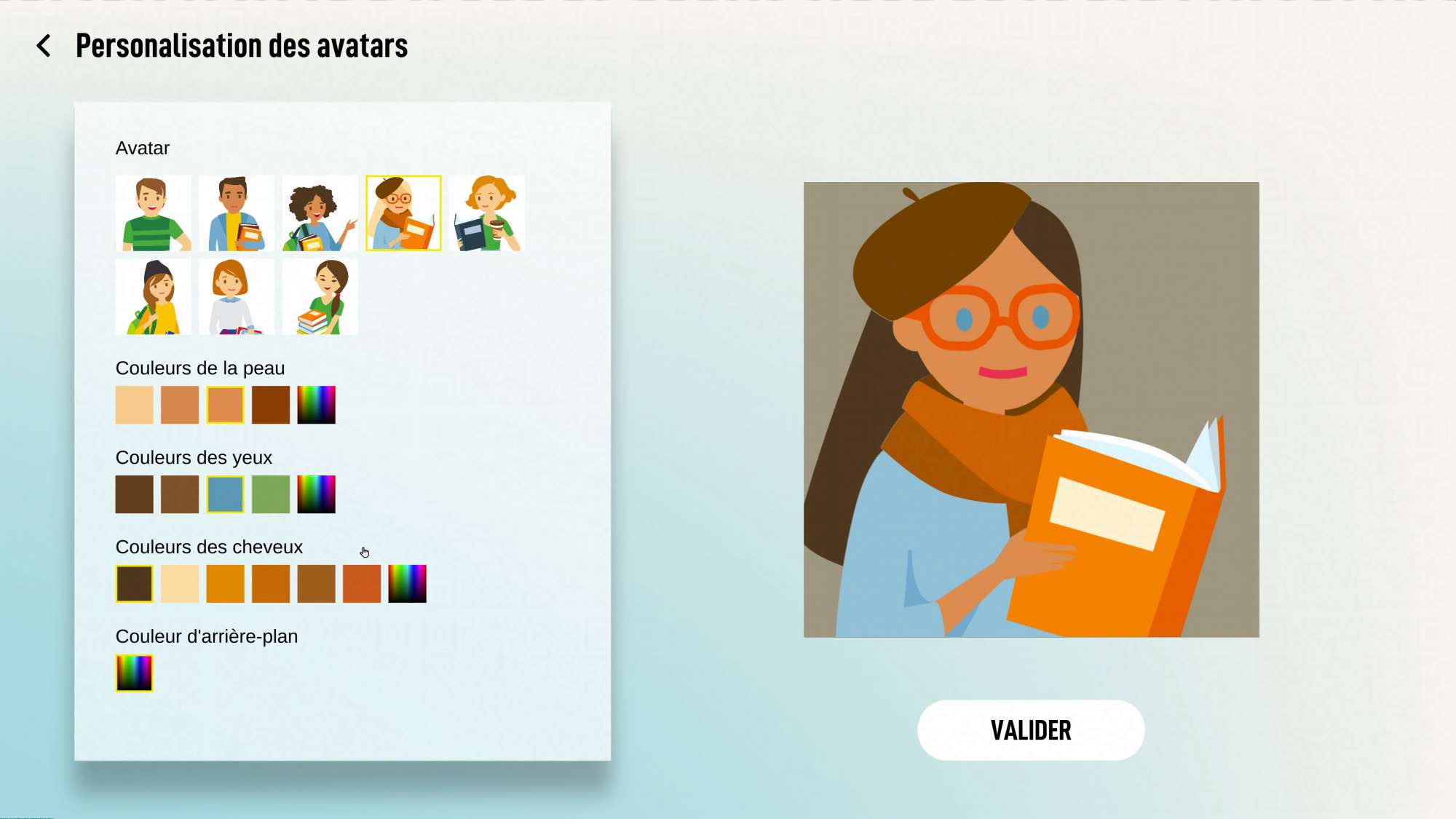The width and height of the screenshot is (1456, 819).
Task: Choose the blonde hair color swatch
Action: (180, 584)
